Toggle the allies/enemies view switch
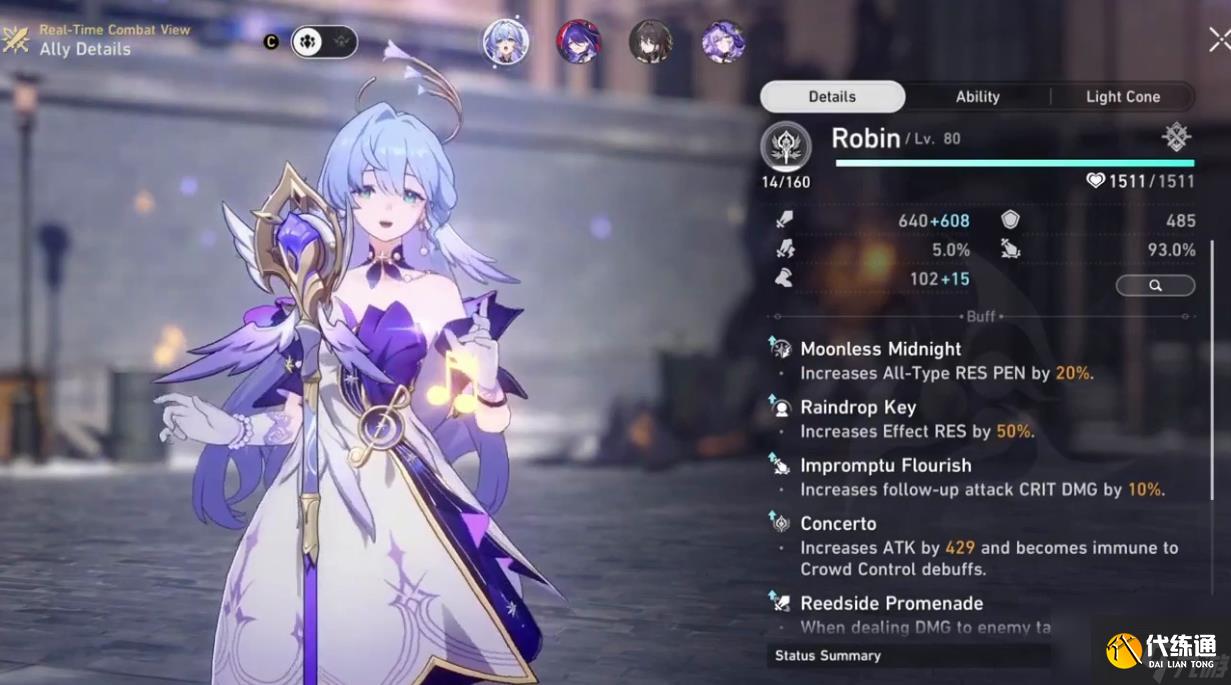Viewport: 1231px width, 685px height. coord(323,42)
